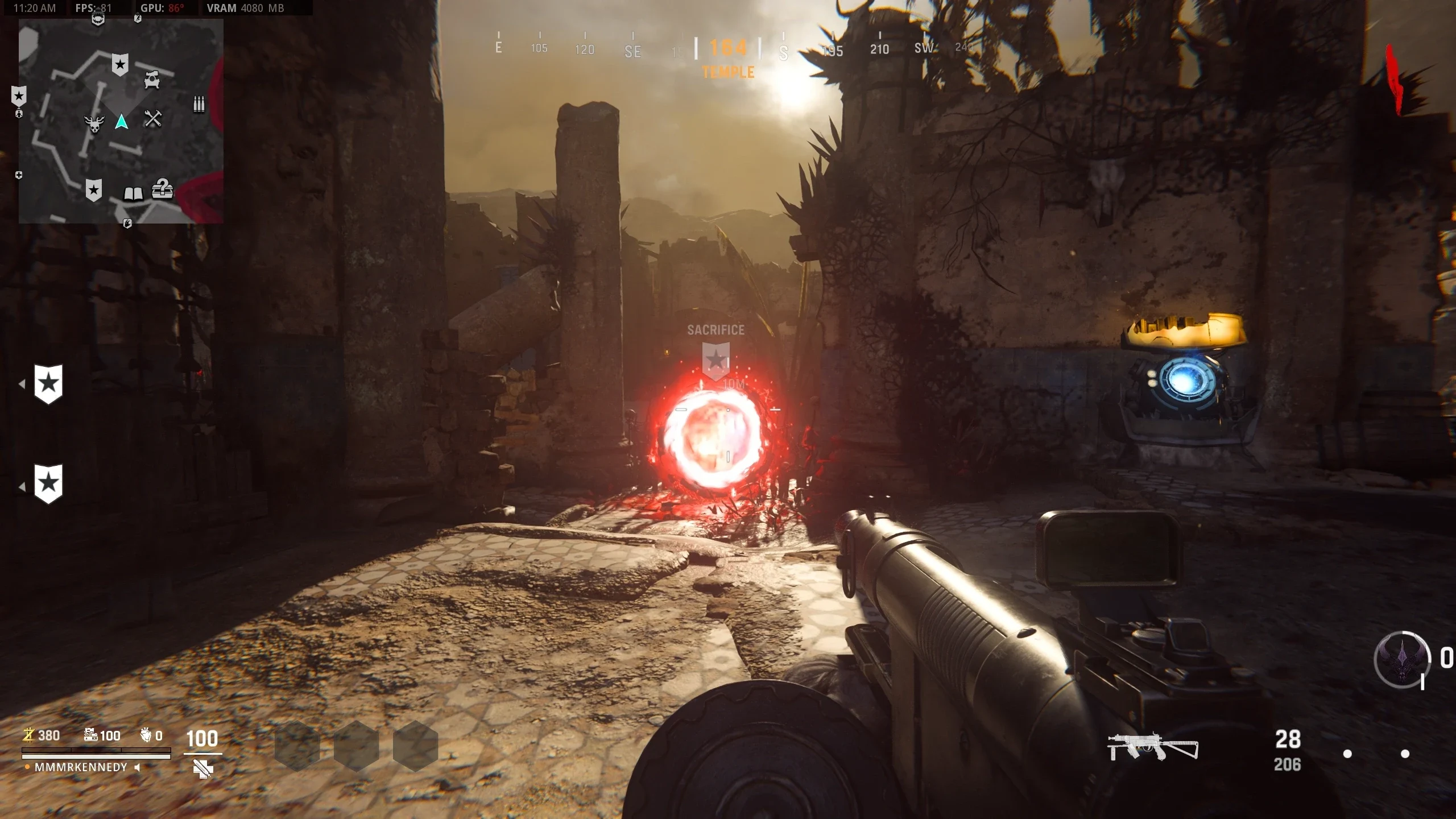Click the open book icon on minimap
1456x819 pixels.
[x=133, y=194]
